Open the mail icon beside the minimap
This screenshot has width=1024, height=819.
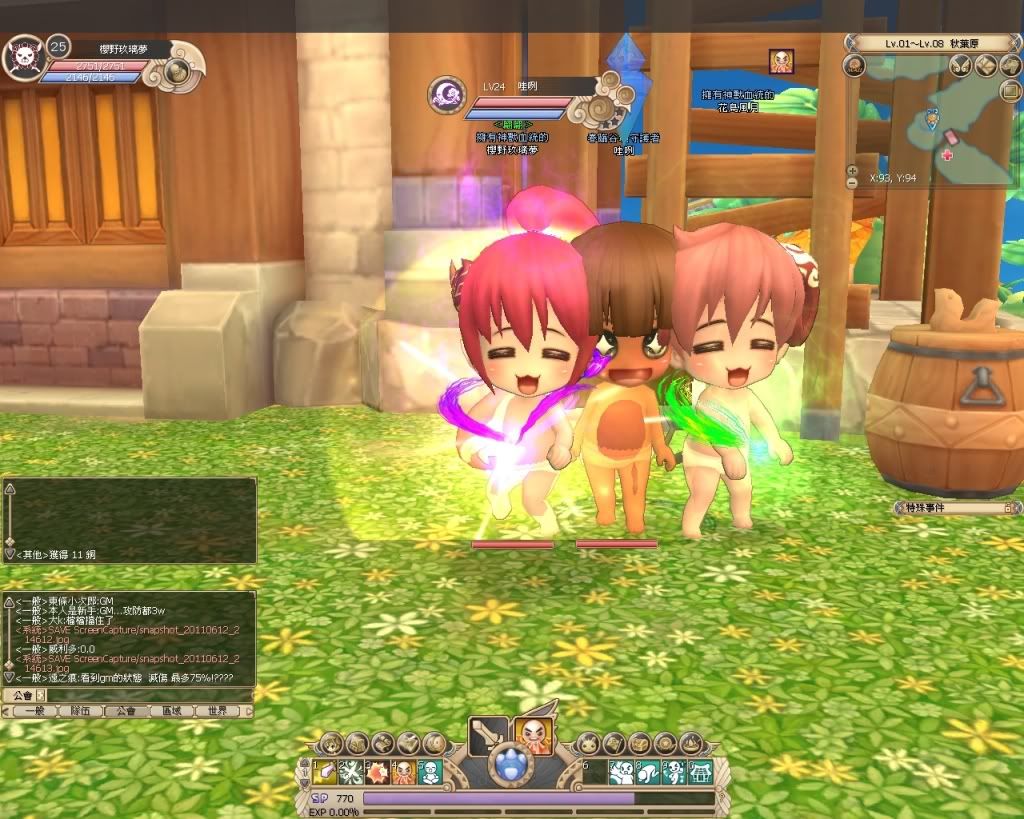pos(854,66)
